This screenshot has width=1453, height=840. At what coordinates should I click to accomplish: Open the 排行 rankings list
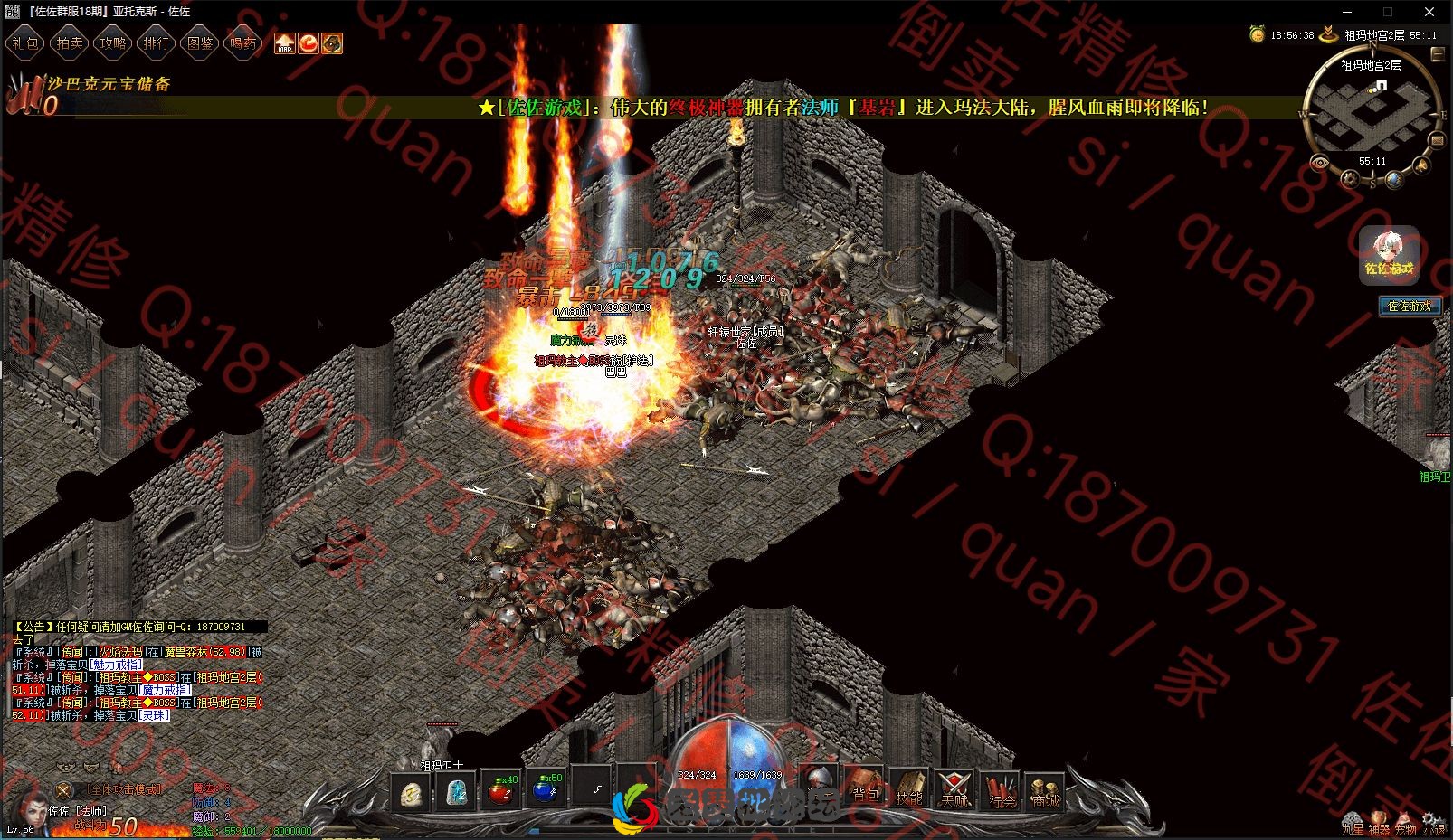pyautogui.click(x=156, y=42)
